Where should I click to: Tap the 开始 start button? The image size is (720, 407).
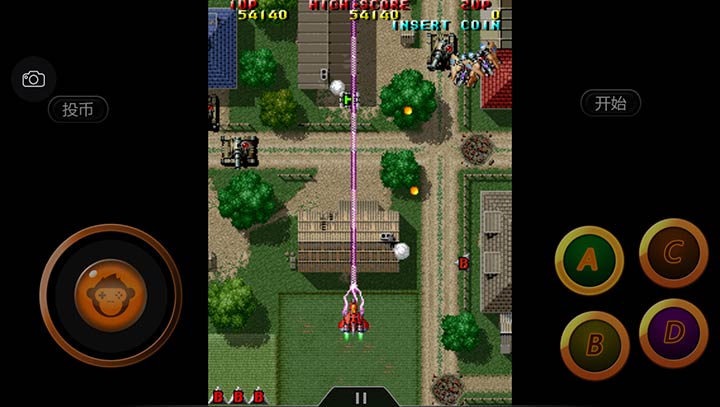coord(610,103)
